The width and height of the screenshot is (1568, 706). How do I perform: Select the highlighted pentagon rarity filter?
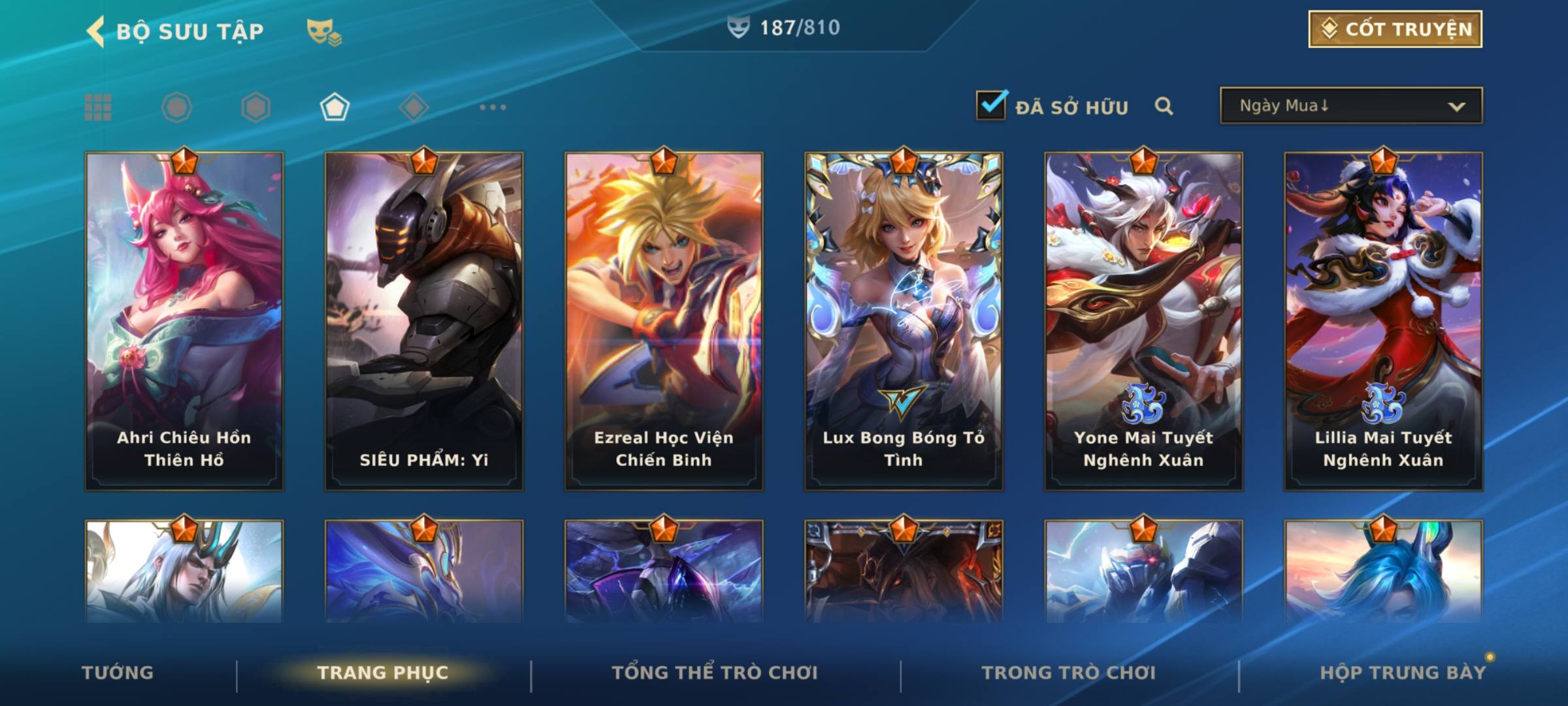[335, 107]
